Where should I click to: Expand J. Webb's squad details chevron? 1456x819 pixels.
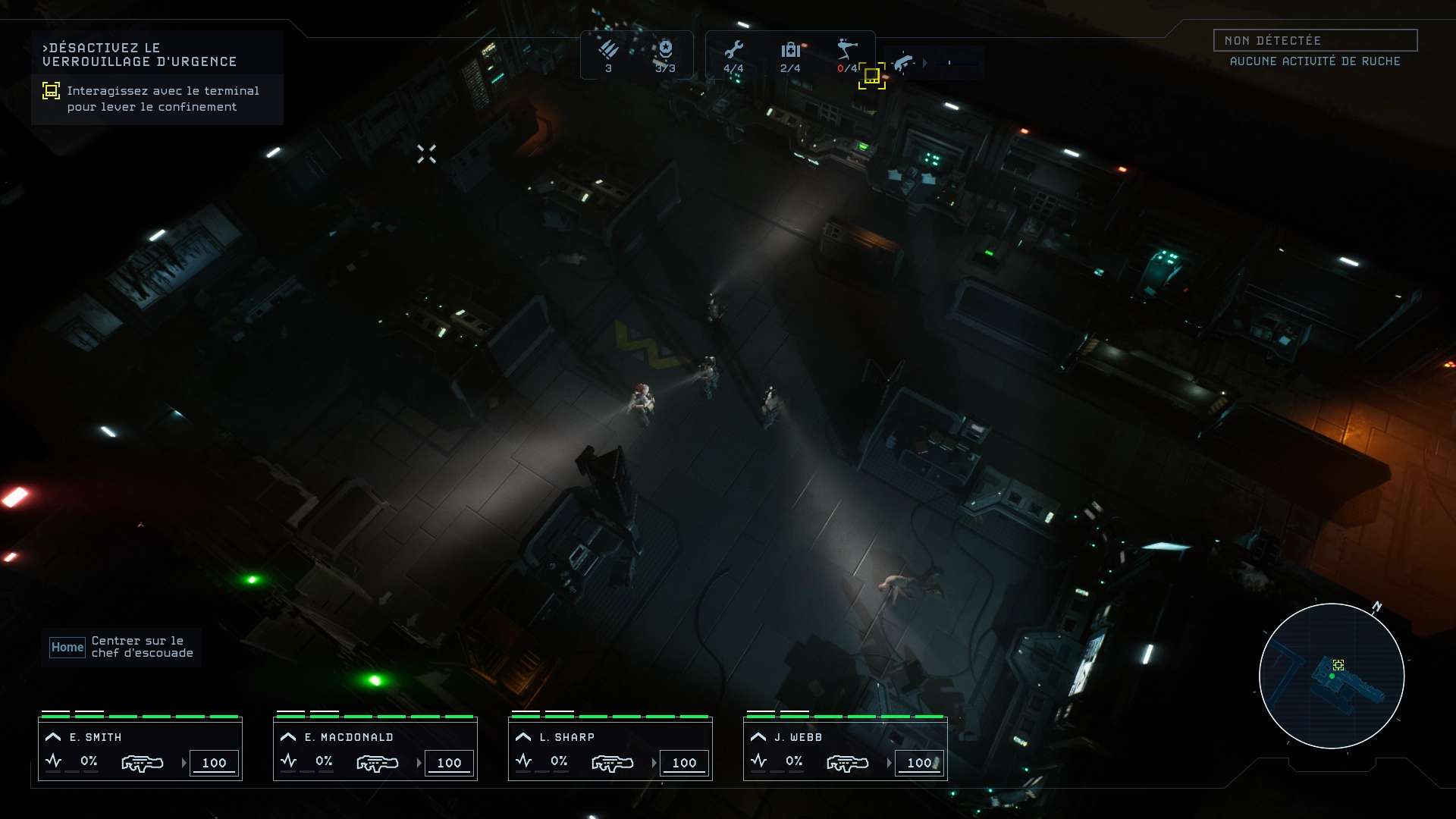click(x=758, y=736)
